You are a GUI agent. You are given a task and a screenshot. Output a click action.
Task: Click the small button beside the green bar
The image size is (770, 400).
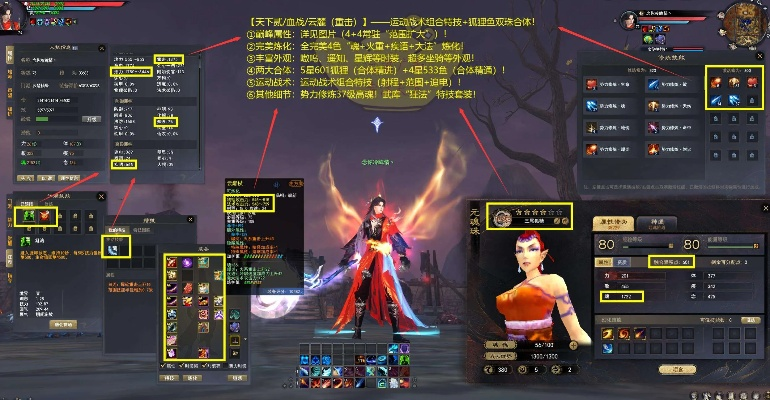[x=91, y=118]
